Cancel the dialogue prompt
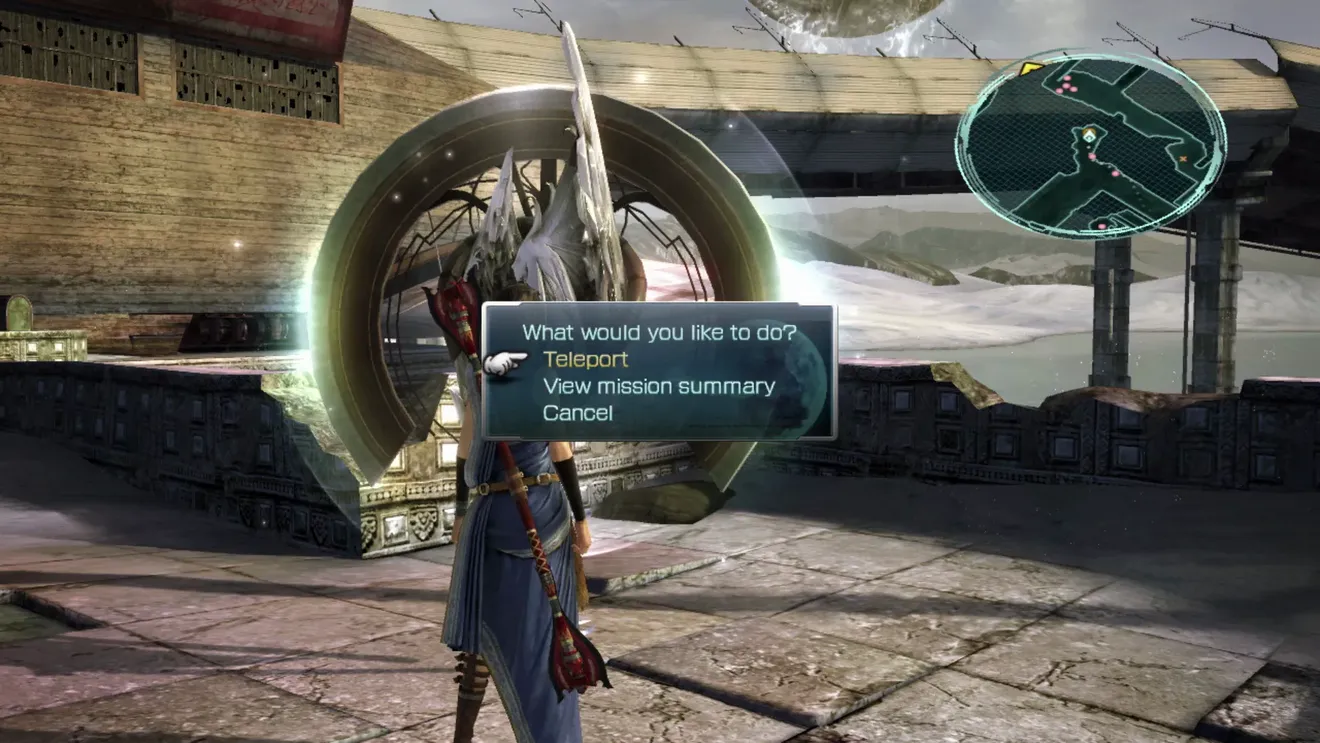1320x743 pixels. tap(577, 413)
